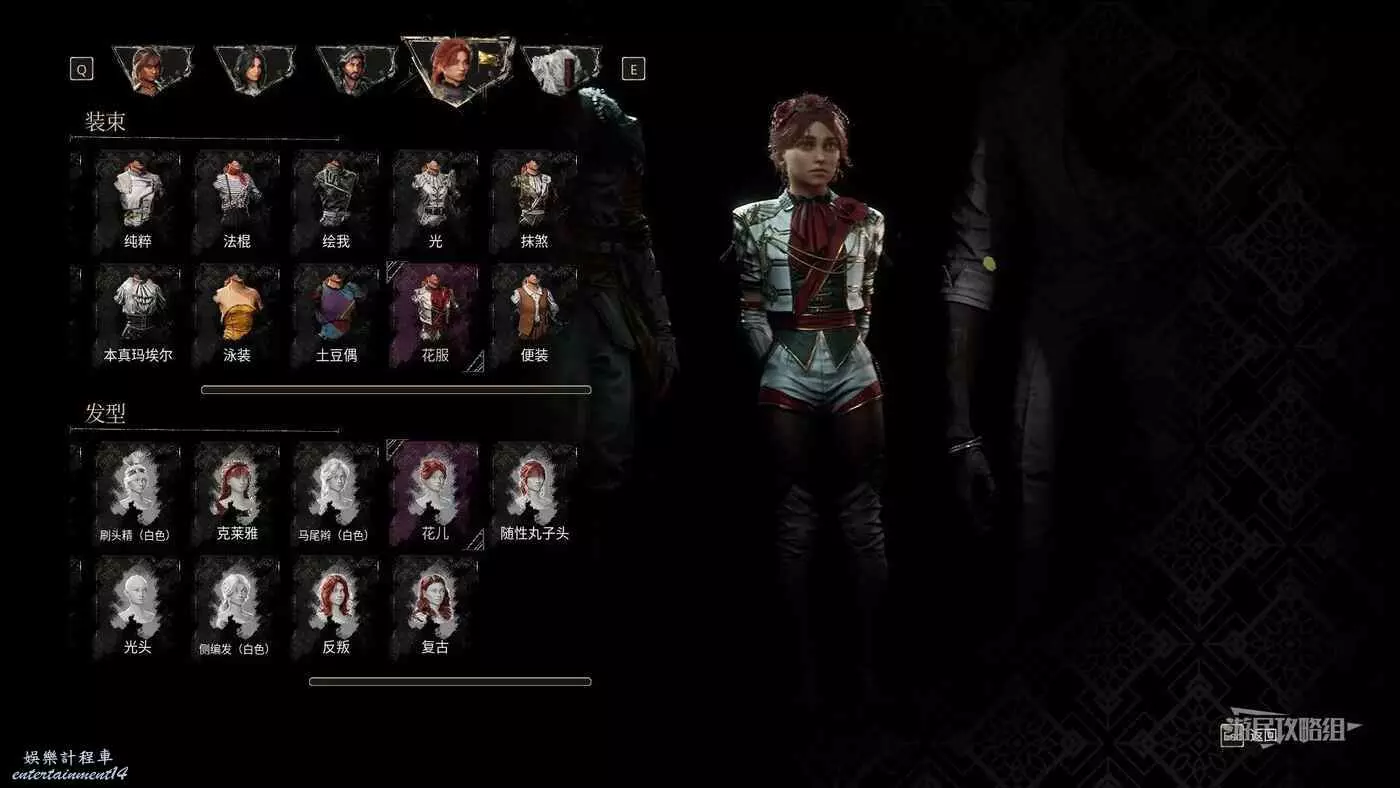Viewport: 1400px width, 788px height.
Task: Equip the 土豆偶 outfit
Action: tap(336, 314)
